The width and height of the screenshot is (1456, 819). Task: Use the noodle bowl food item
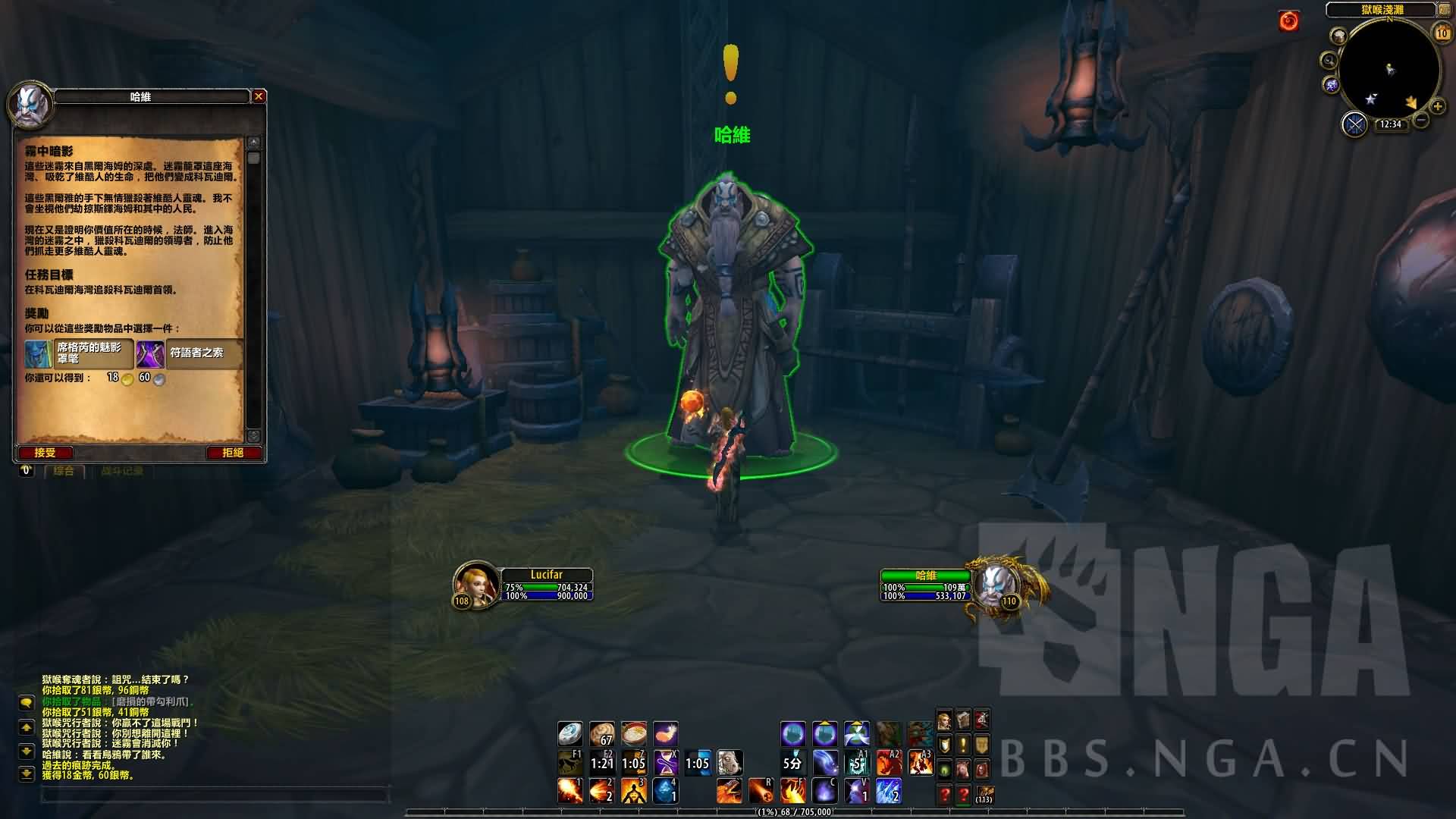[633, 733]
